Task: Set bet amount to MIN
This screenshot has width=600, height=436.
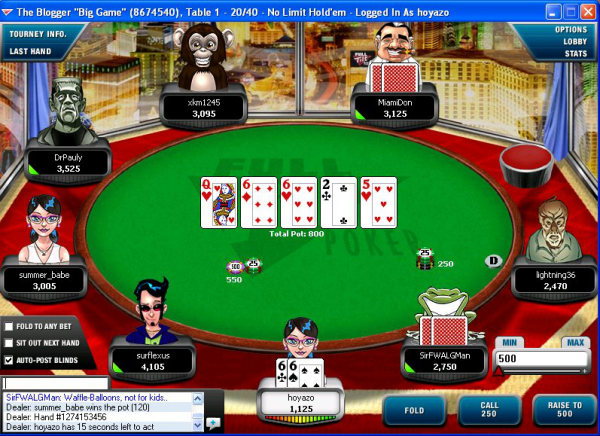Action: click(507, 343)
